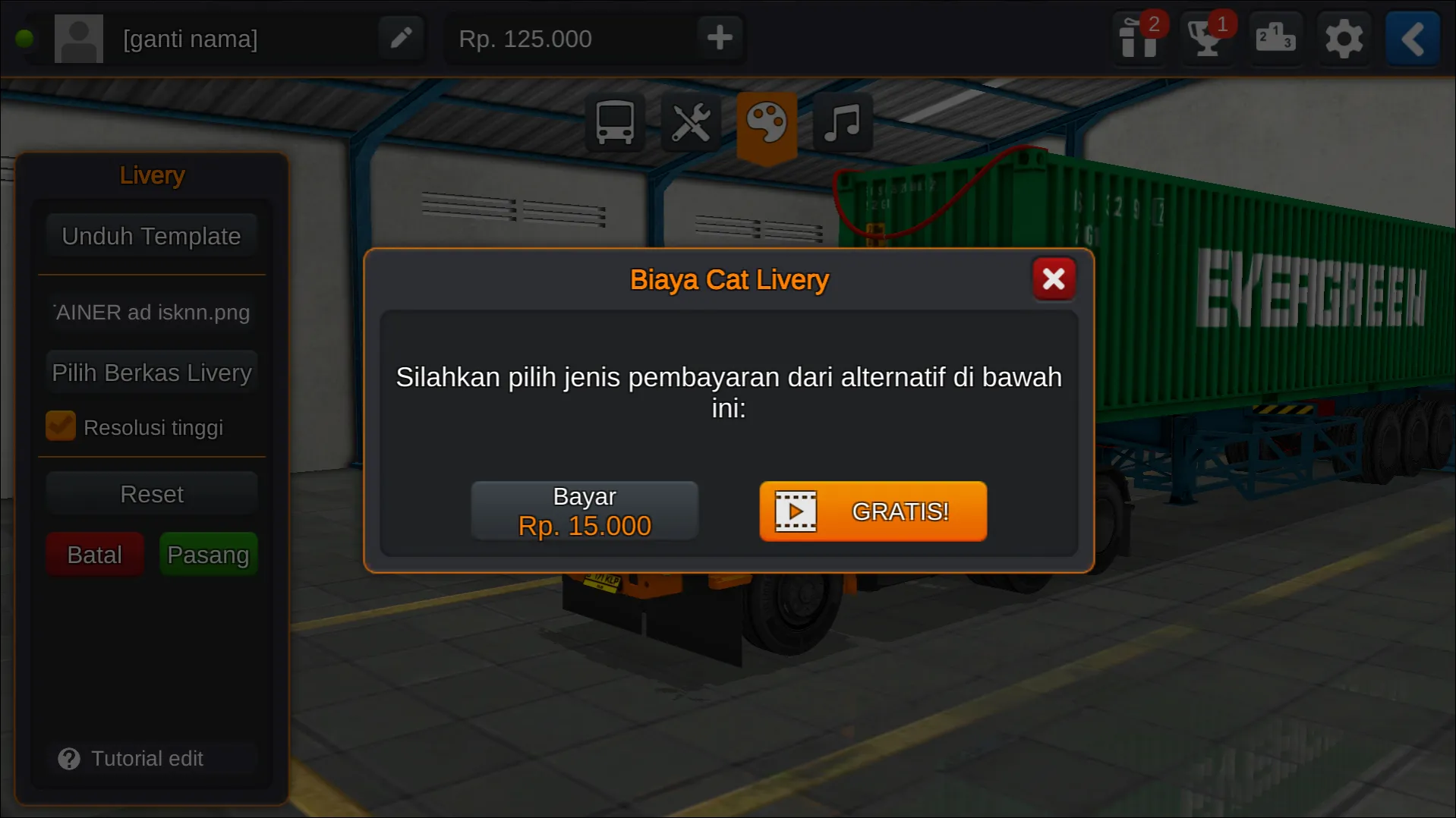Toggle the Resolusi tinggi checkbox
The width and height of the screenshot is (1456, 818).
tap(61, 426)
